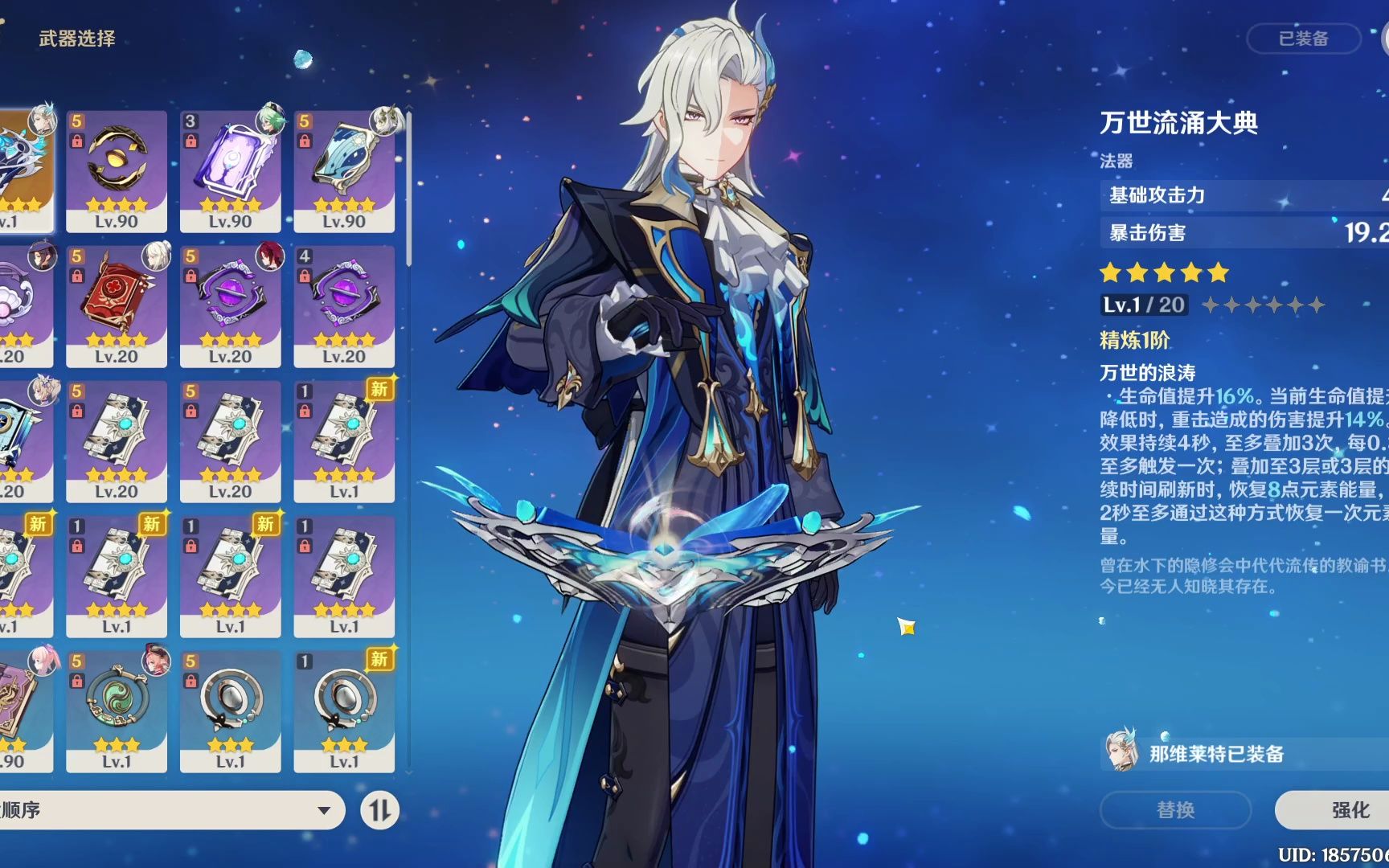Click the 已装备 equipped button
Image resolution: width=1389 pixels, height=868 pixels.
pyautogui.click(x=1303, y=39)
